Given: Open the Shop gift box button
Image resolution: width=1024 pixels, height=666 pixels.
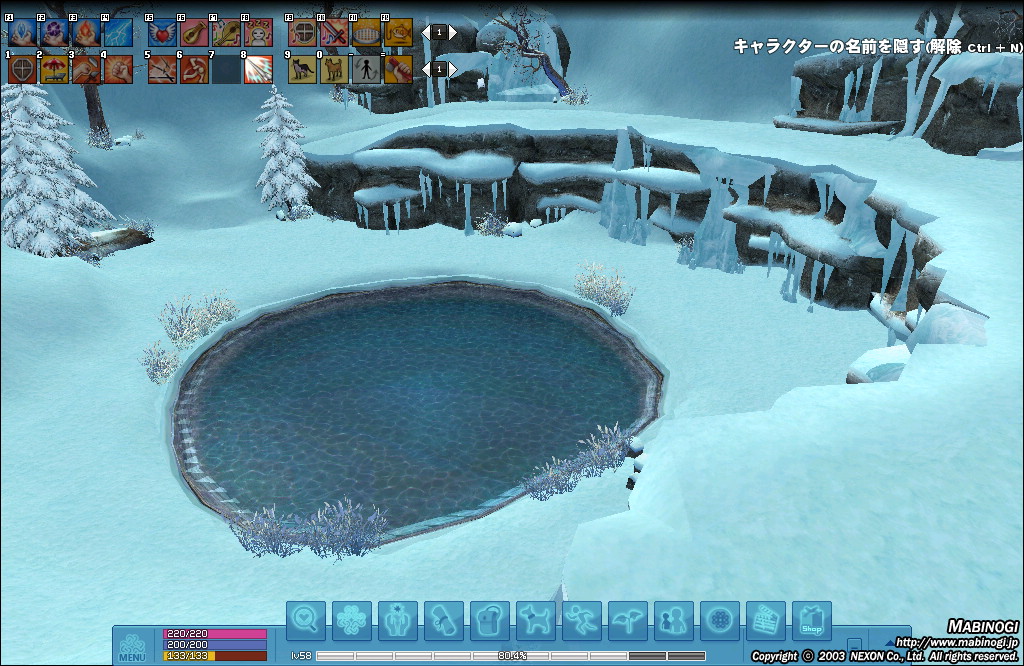Looking at the screenshot, I should (x=811, y=621).
